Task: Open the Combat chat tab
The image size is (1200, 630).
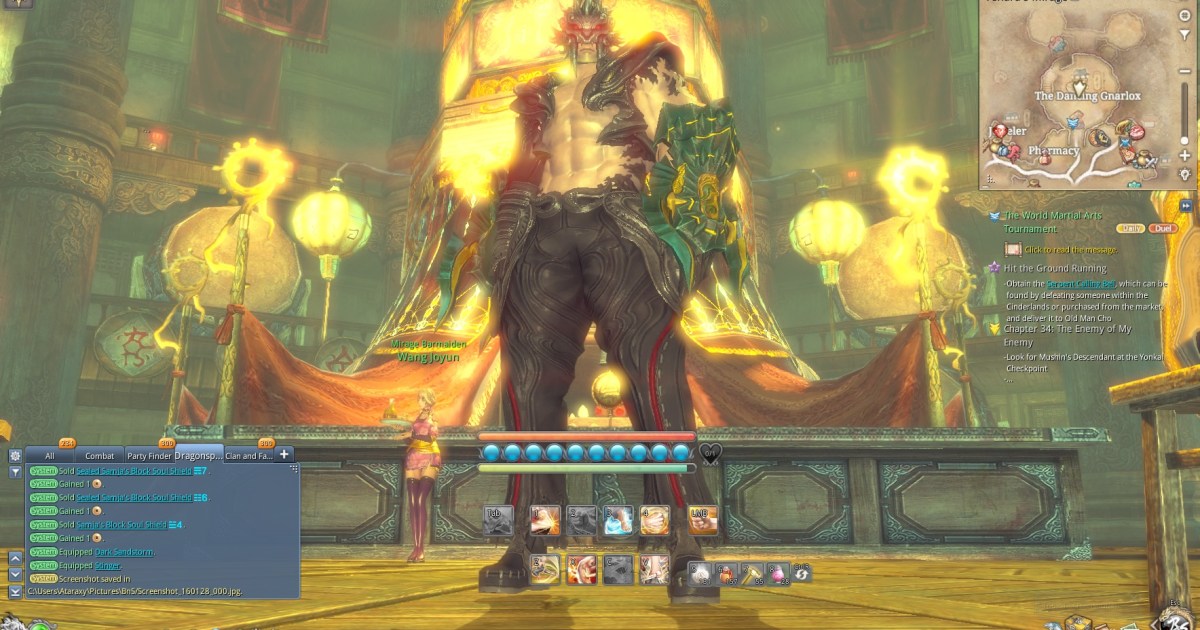Action: pos(99,456)
